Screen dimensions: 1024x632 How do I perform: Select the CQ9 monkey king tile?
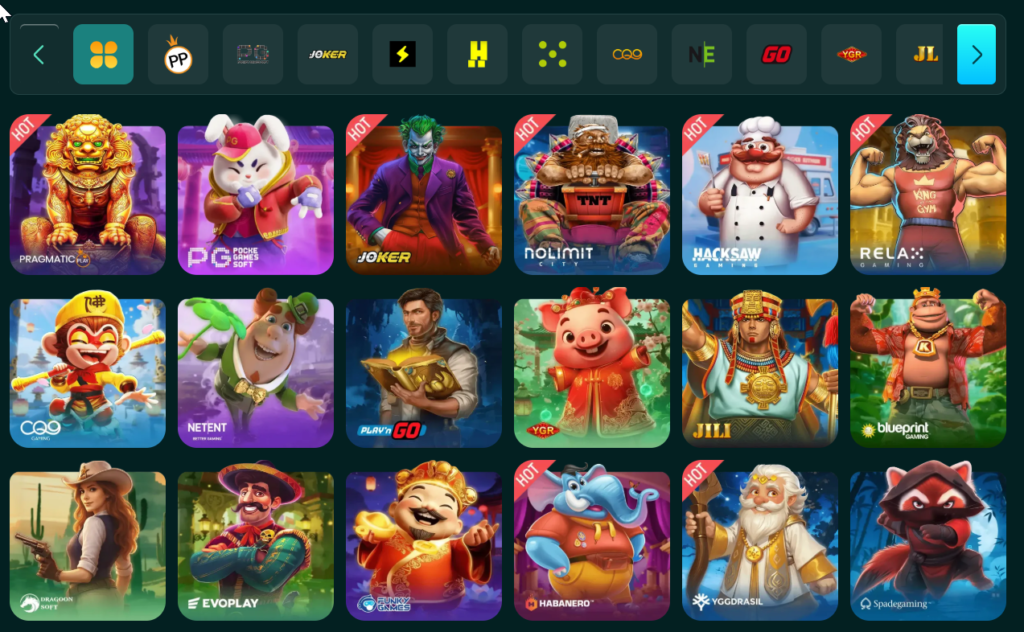click(x=88, y=368)
